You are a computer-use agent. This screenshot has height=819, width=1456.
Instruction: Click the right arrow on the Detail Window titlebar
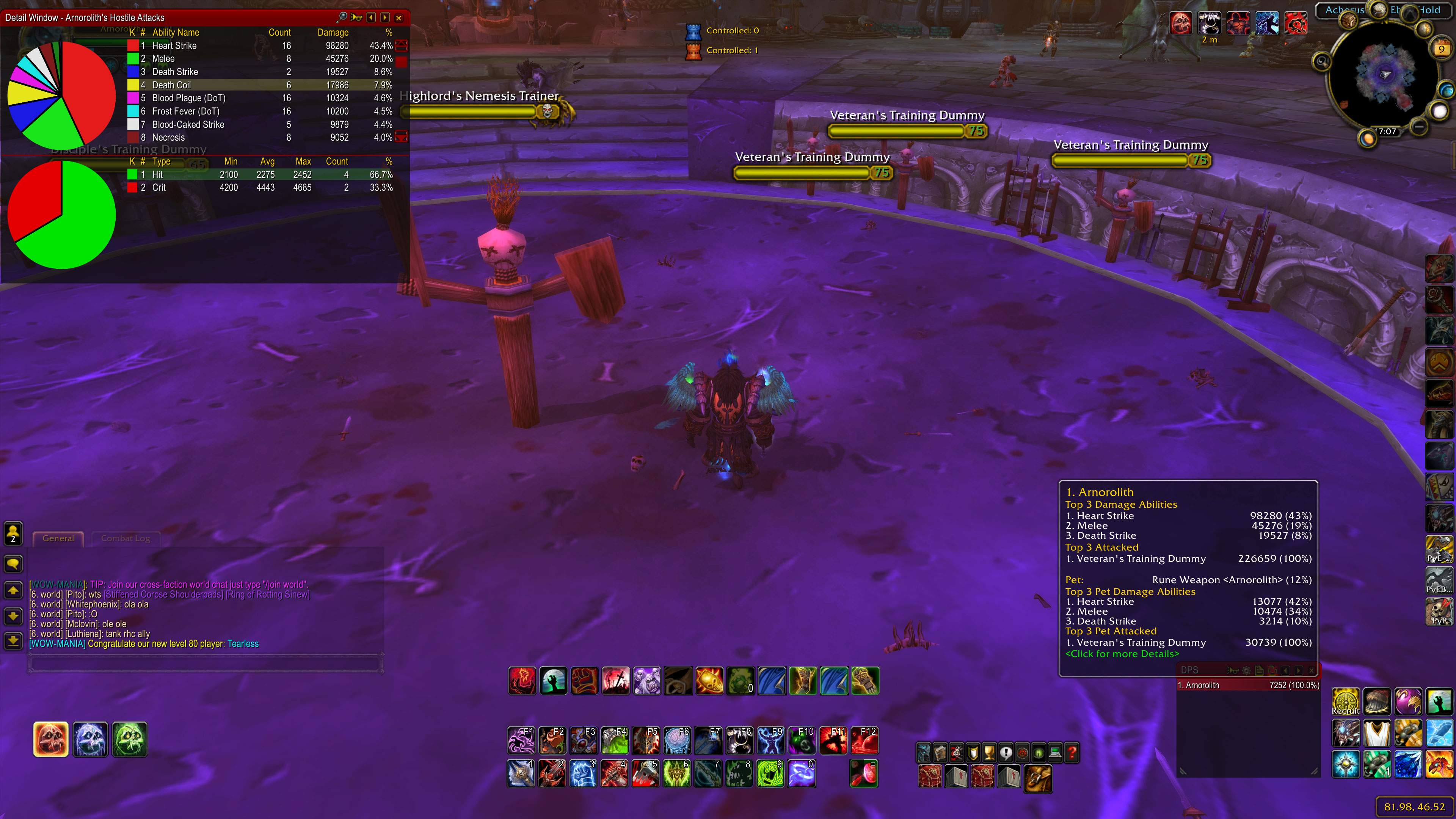[x=385, y=17]
